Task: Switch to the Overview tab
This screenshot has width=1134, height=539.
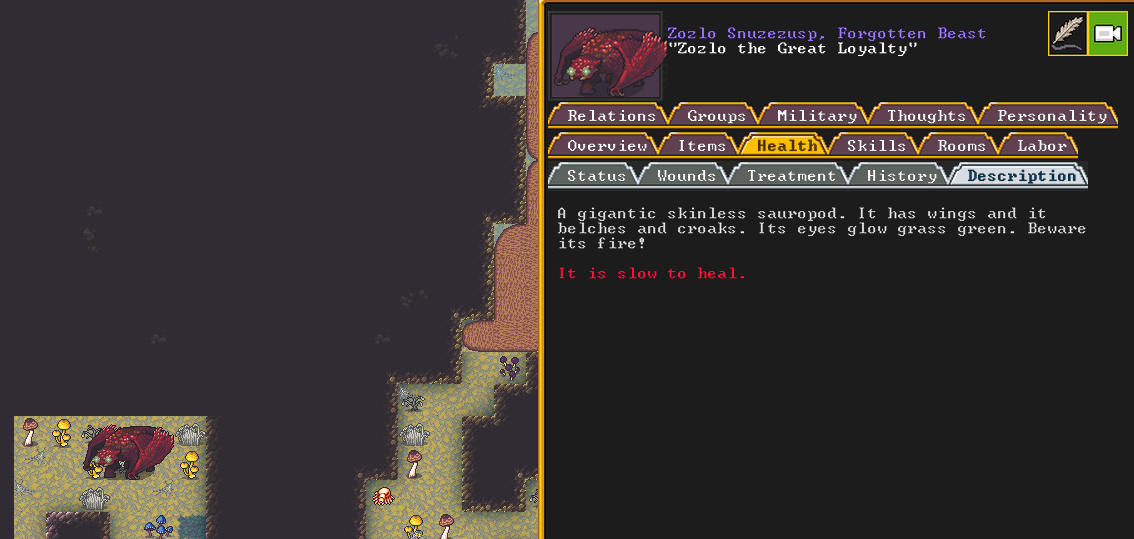Action: coord(607,146)
